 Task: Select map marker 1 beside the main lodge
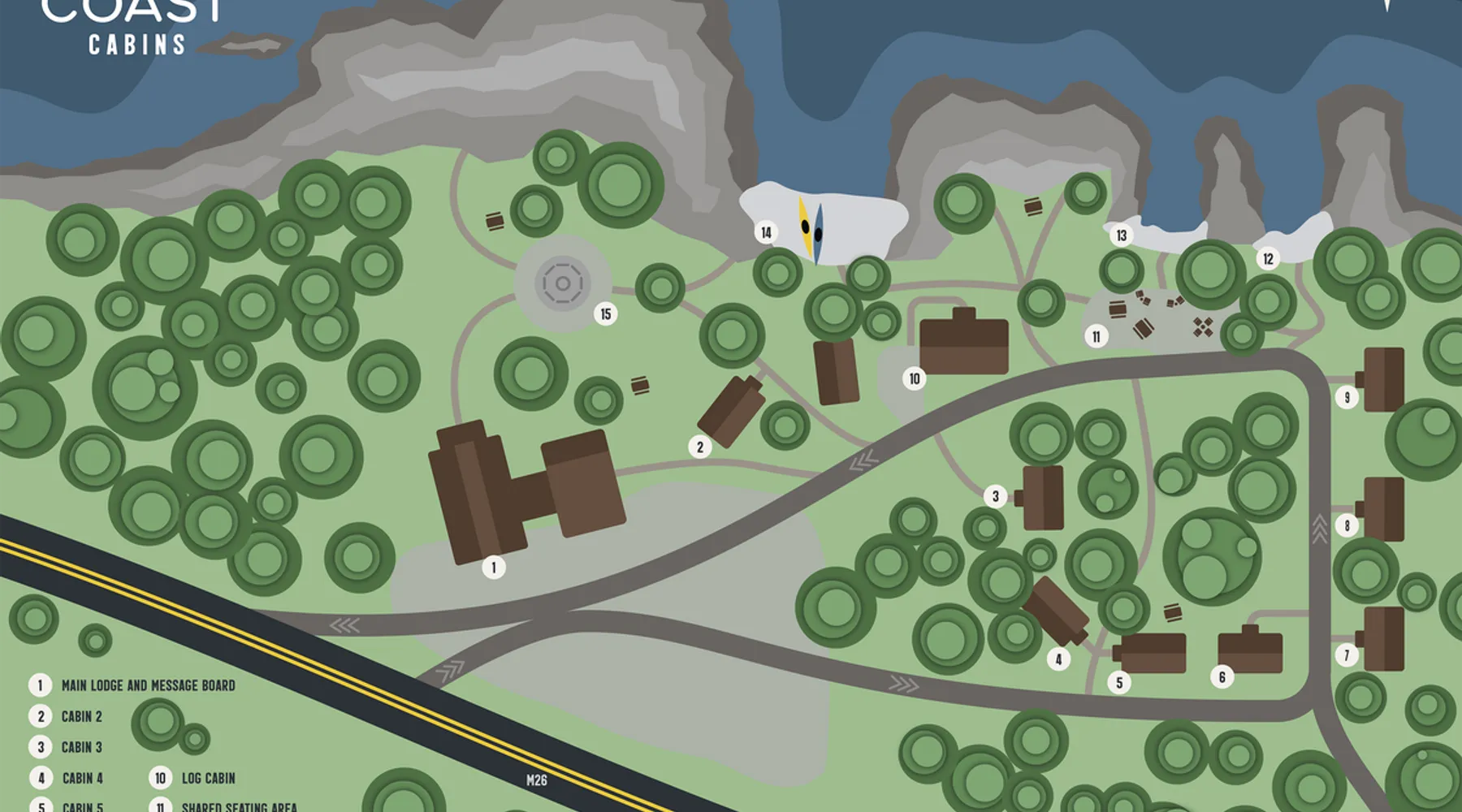pyautogui.click(x=494, y=567)
